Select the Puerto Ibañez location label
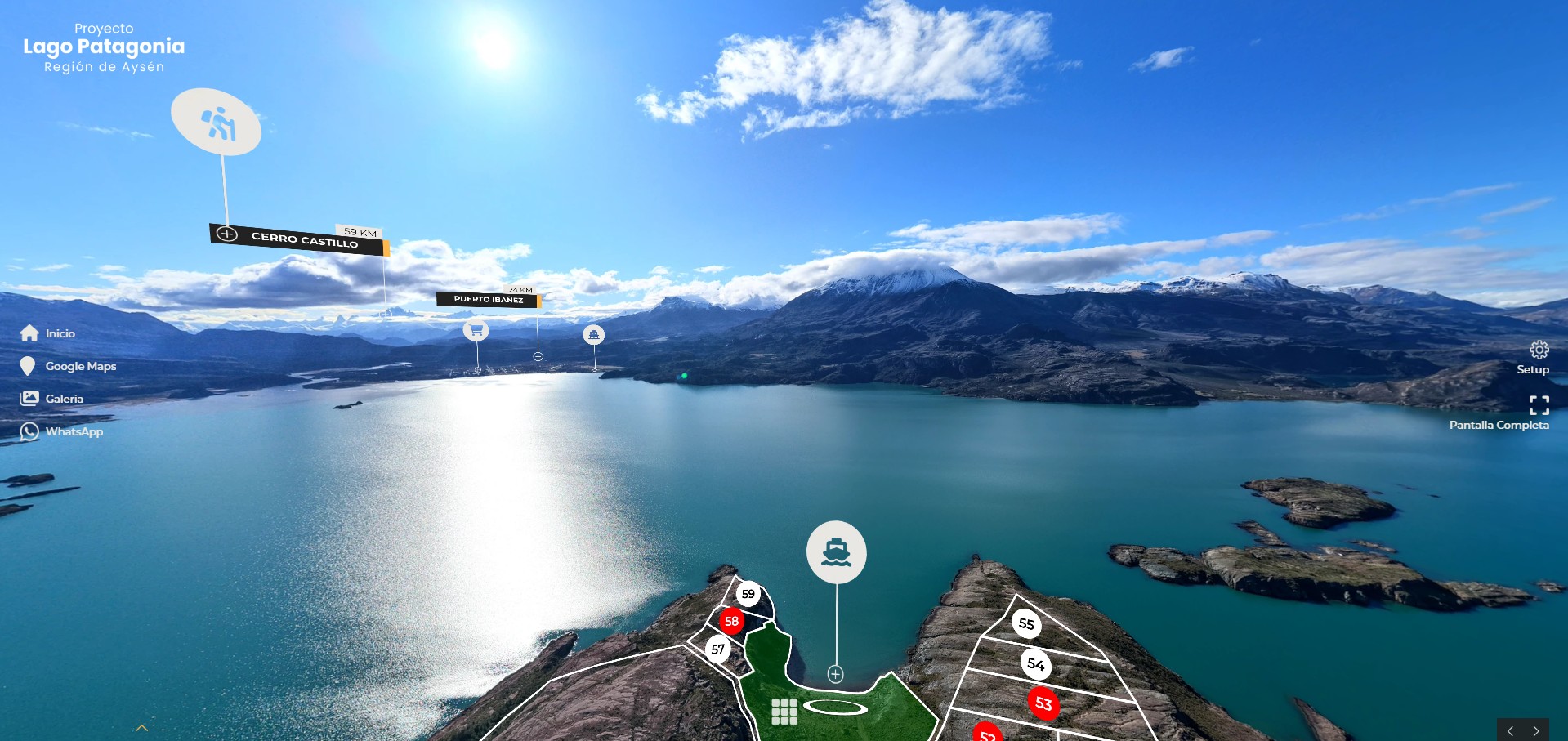Viewport: 1568px width, 741px height. coord(488,299)
